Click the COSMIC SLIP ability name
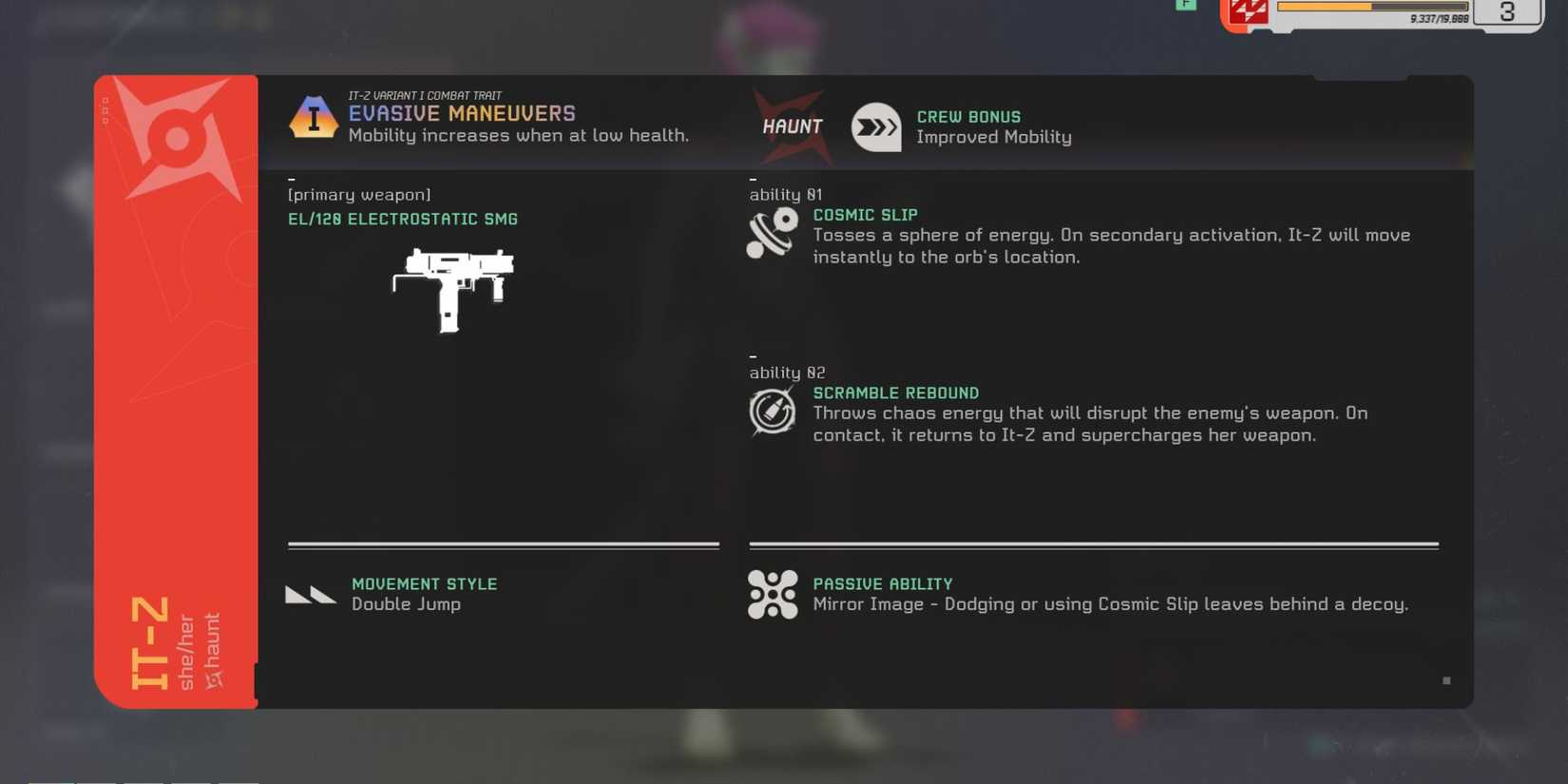1568x784 pixels. [x=865, y=215]
